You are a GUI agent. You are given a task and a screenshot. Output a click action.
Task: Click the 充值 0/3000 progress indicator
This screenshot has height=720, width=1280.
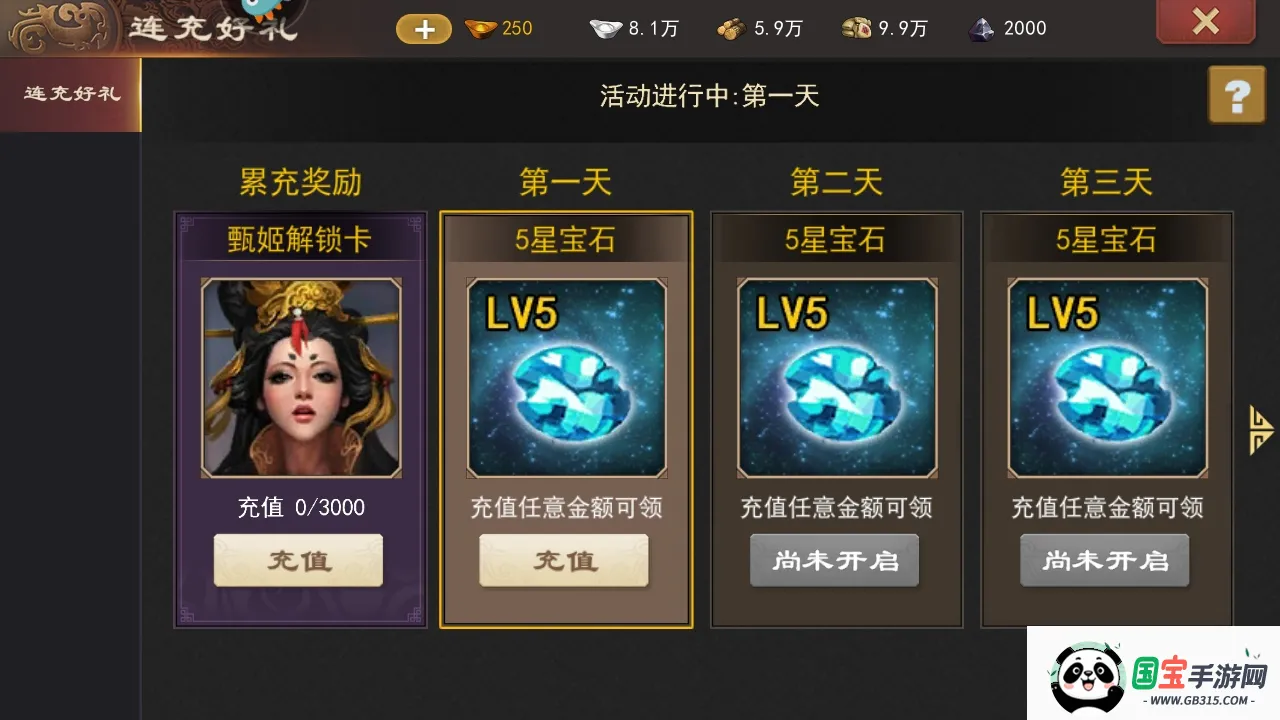tap(298, 507)
